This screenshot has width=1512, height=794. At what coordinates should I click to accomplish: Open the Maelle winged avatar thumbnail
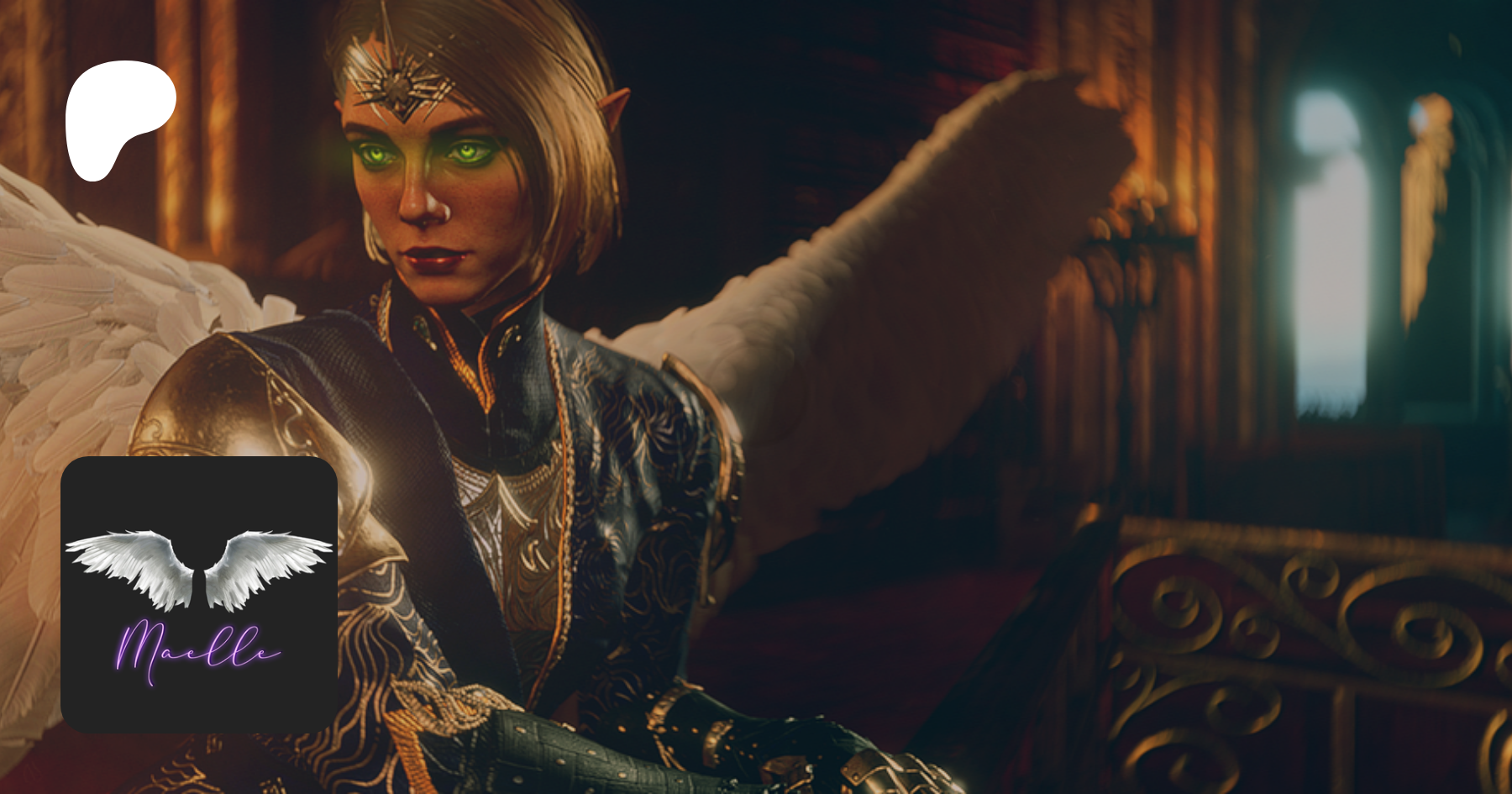pos(199,595)
